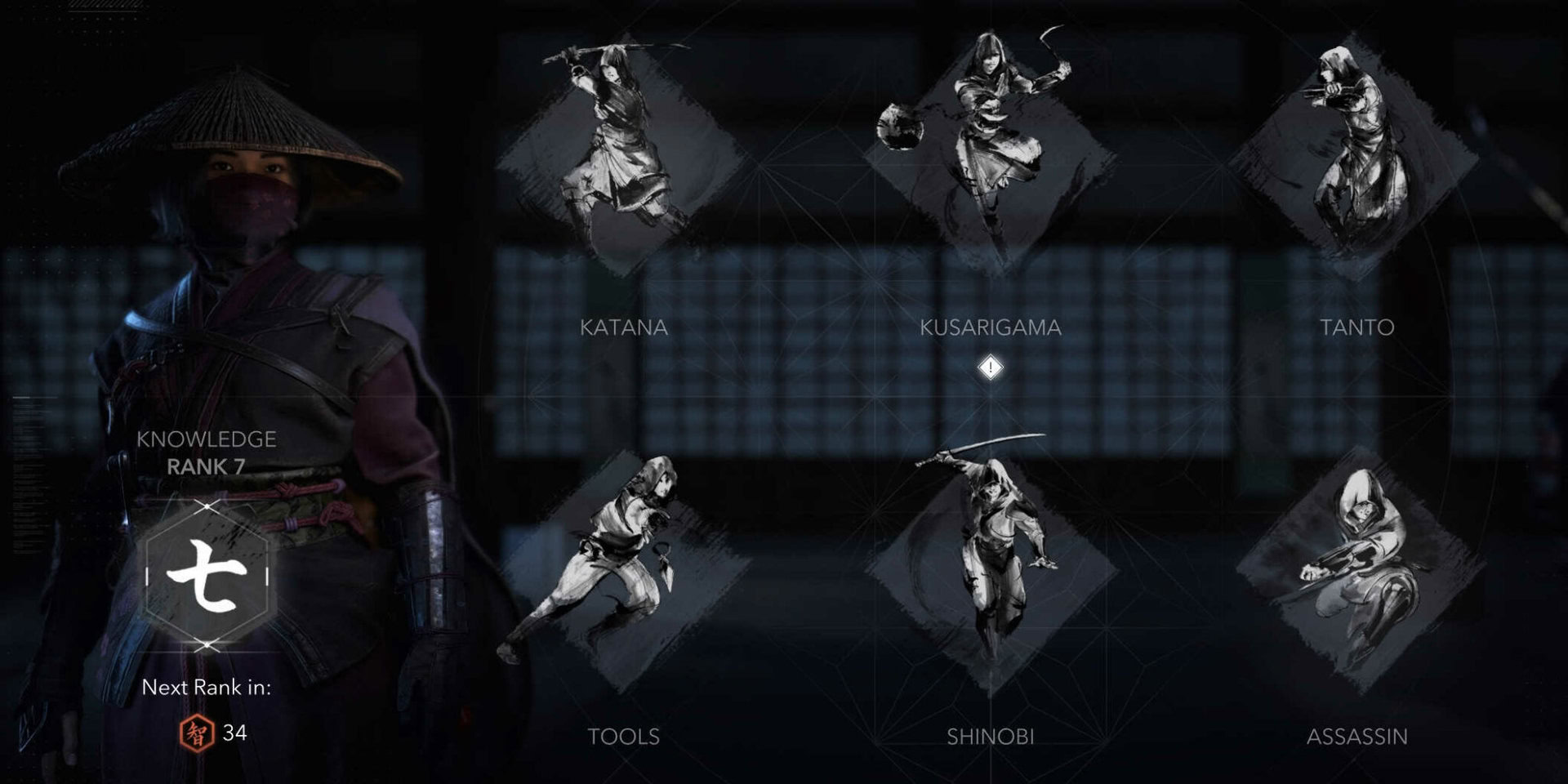Open the Kusarigama skill tree
This screenshot has width=1568, height=784.
[x=988, y=139]
